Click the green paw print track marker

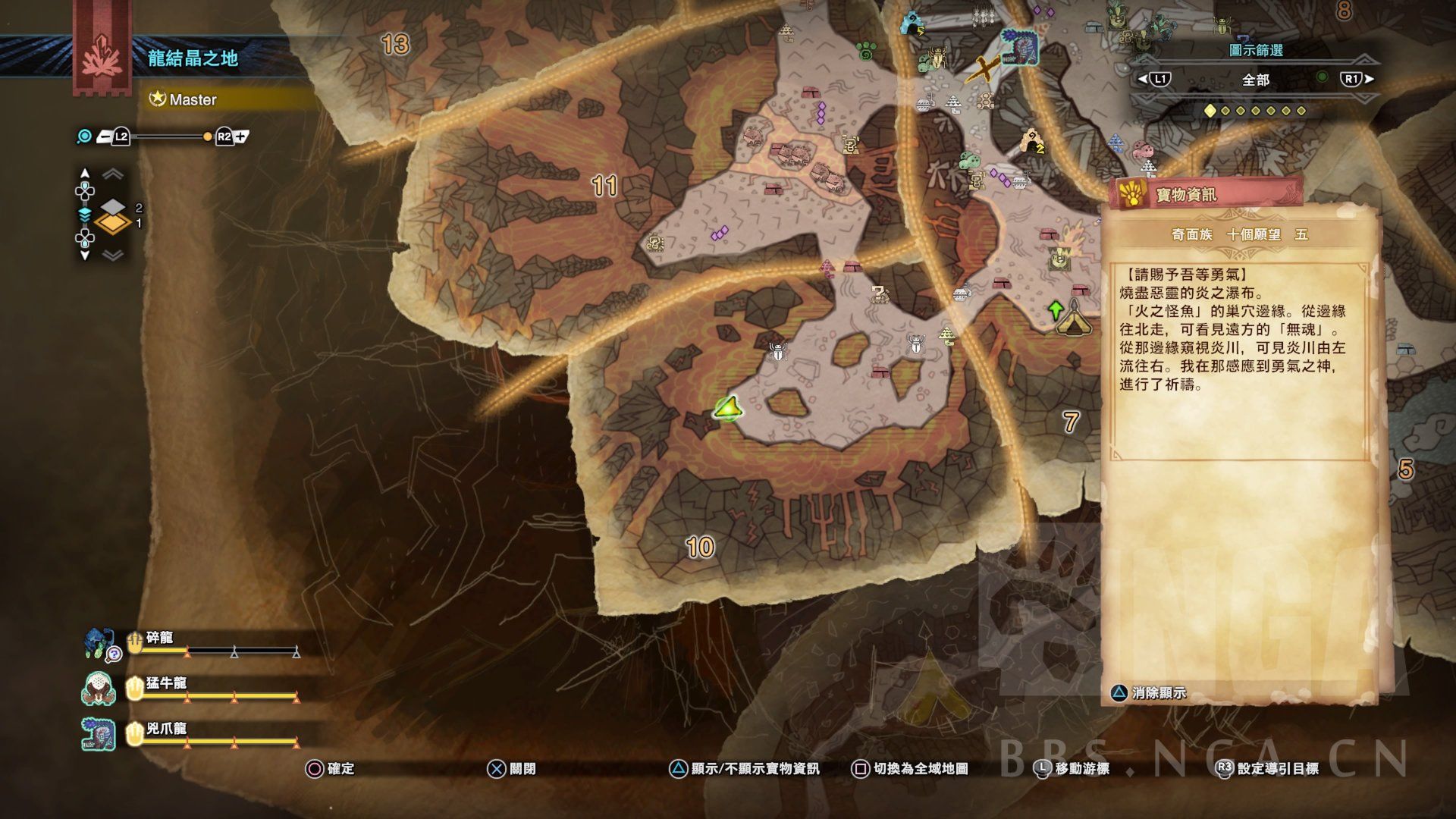(x=867, y=52)
